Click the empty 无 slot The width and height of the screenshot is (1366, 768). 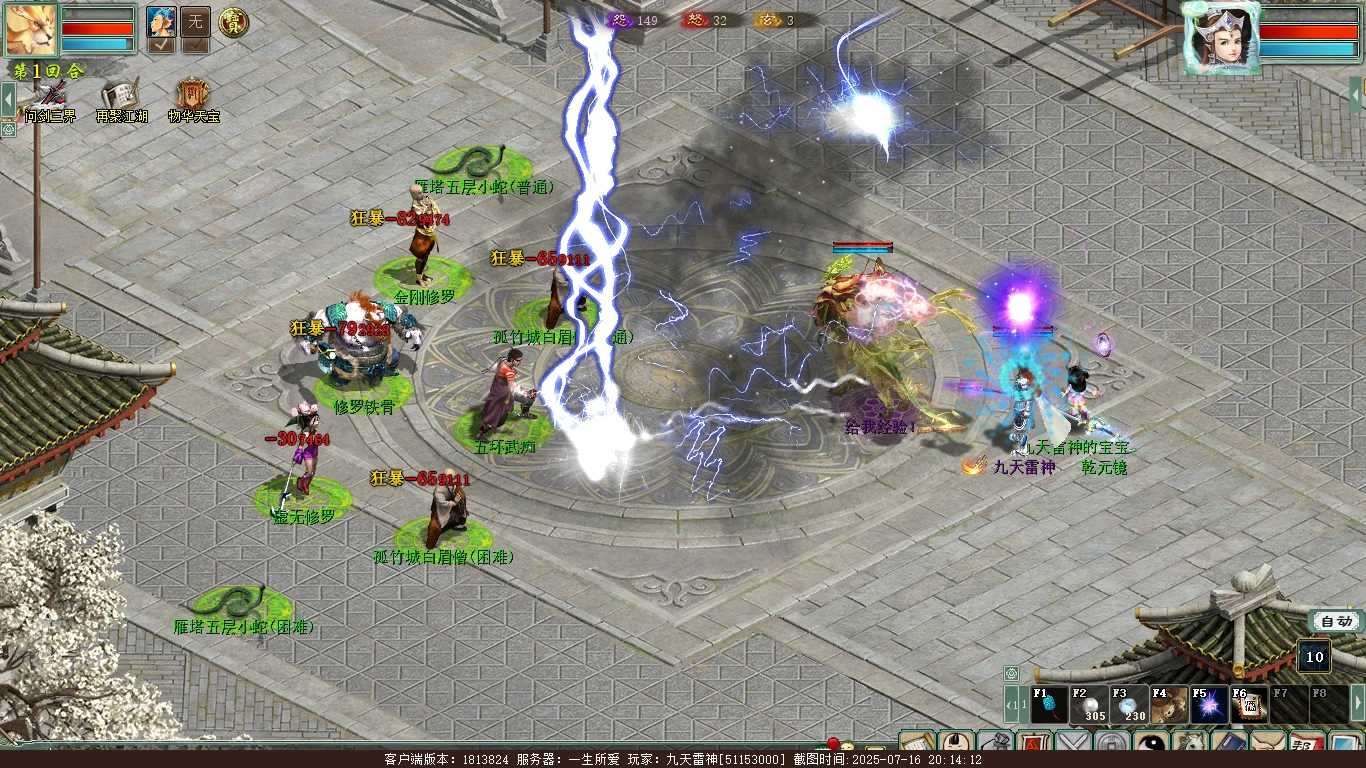pos(195,21)
